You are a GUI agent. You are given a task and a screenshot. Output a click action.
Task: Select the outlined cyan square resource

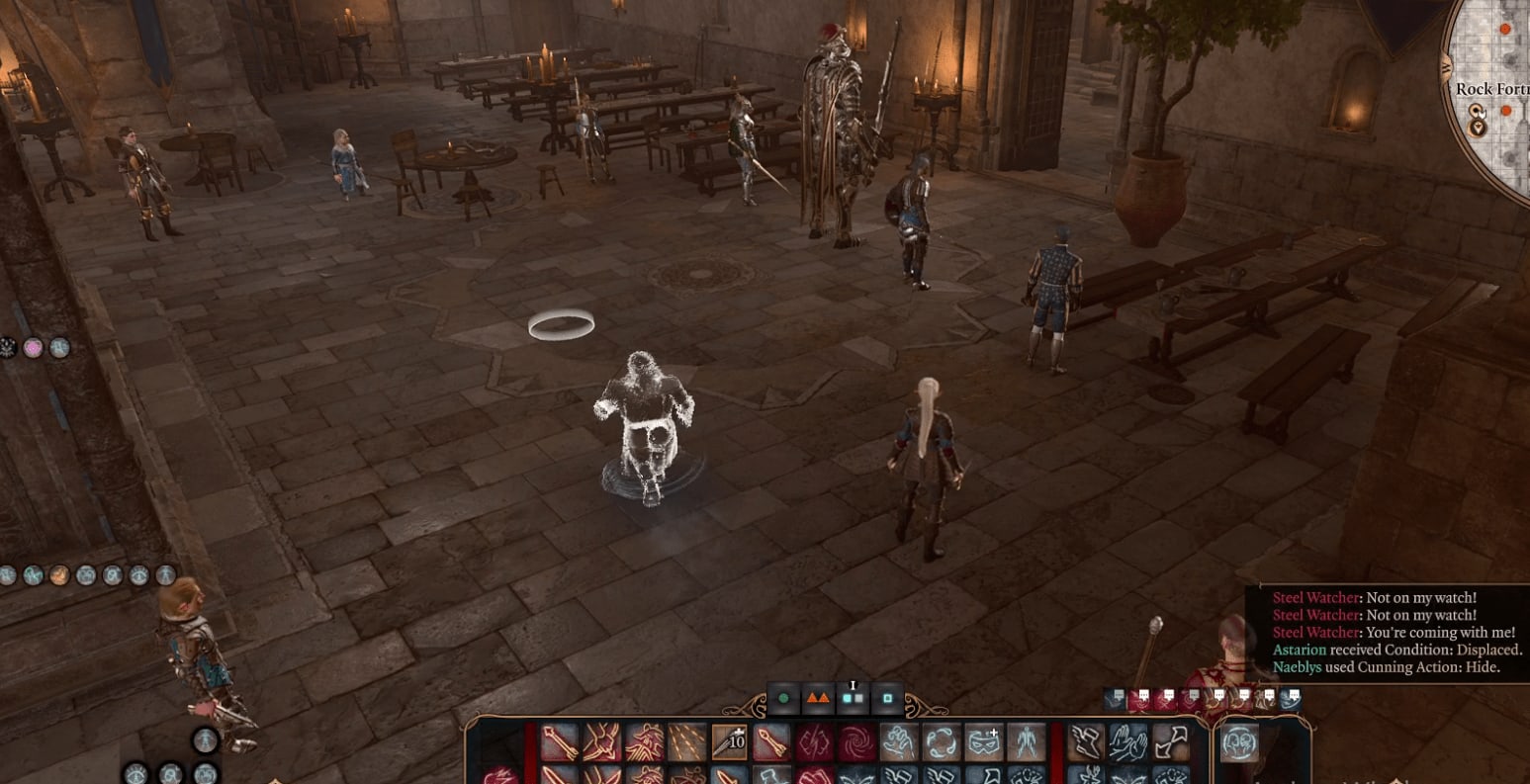pyautogui.click(x=887, y=698)
